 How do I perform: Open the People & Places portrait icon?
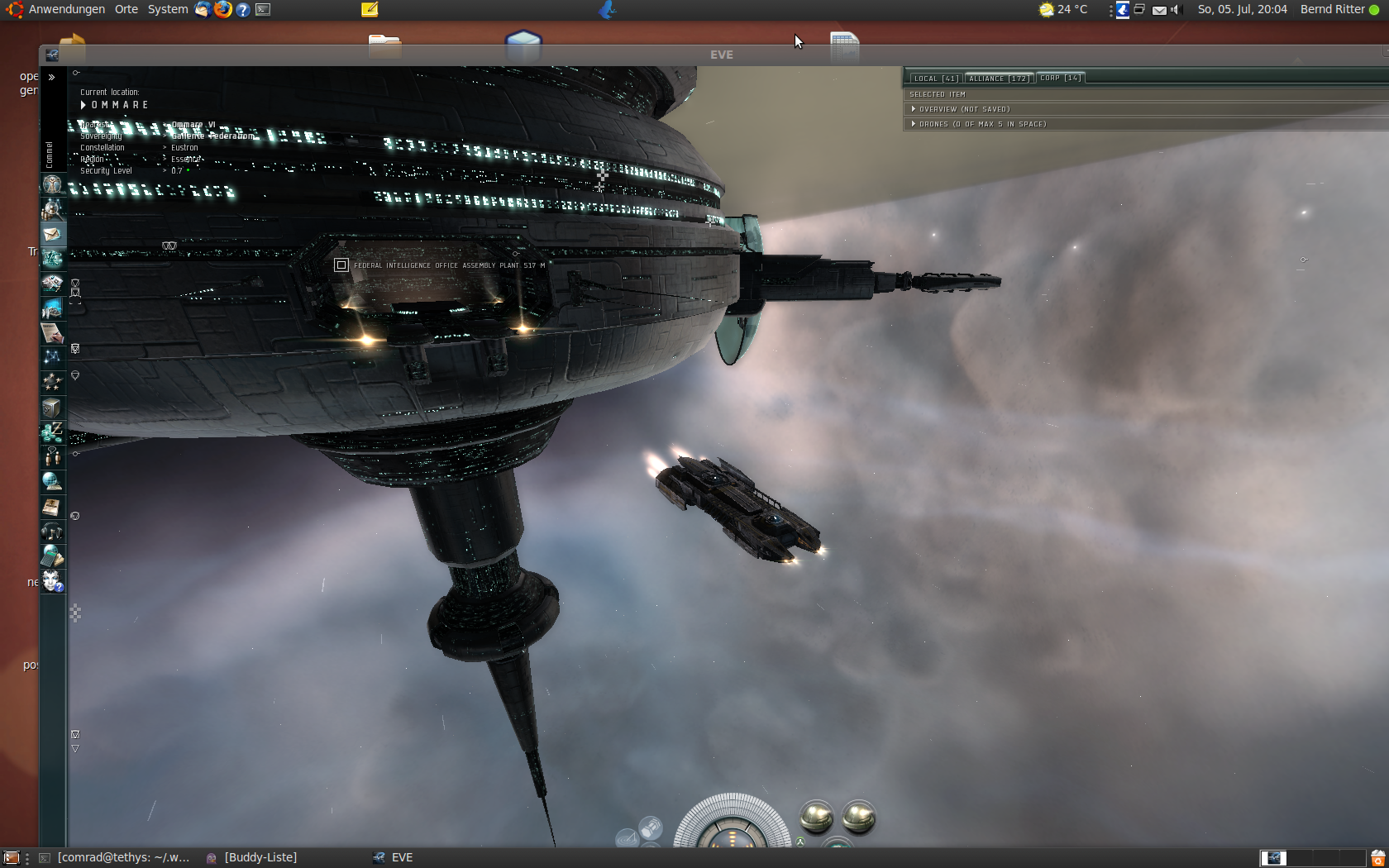(x=52, y=208)
